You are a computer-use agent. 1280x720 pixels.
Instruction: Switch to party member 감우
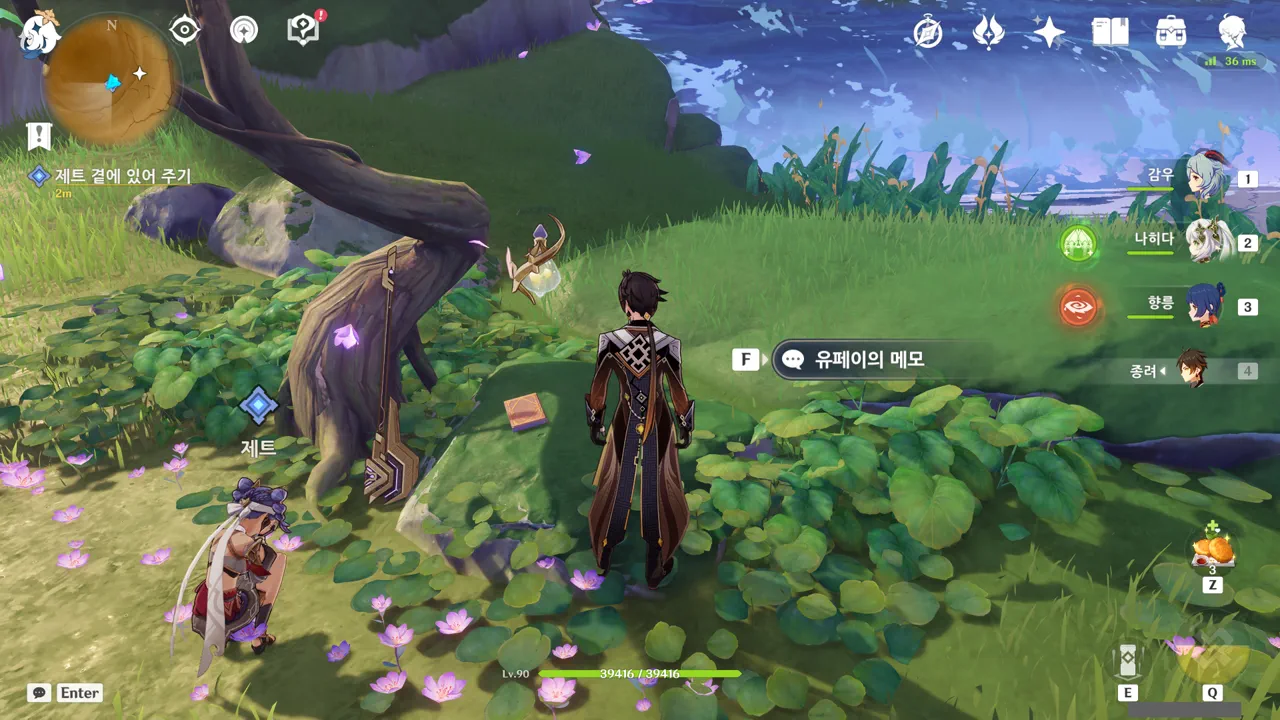click(1205, 179)
